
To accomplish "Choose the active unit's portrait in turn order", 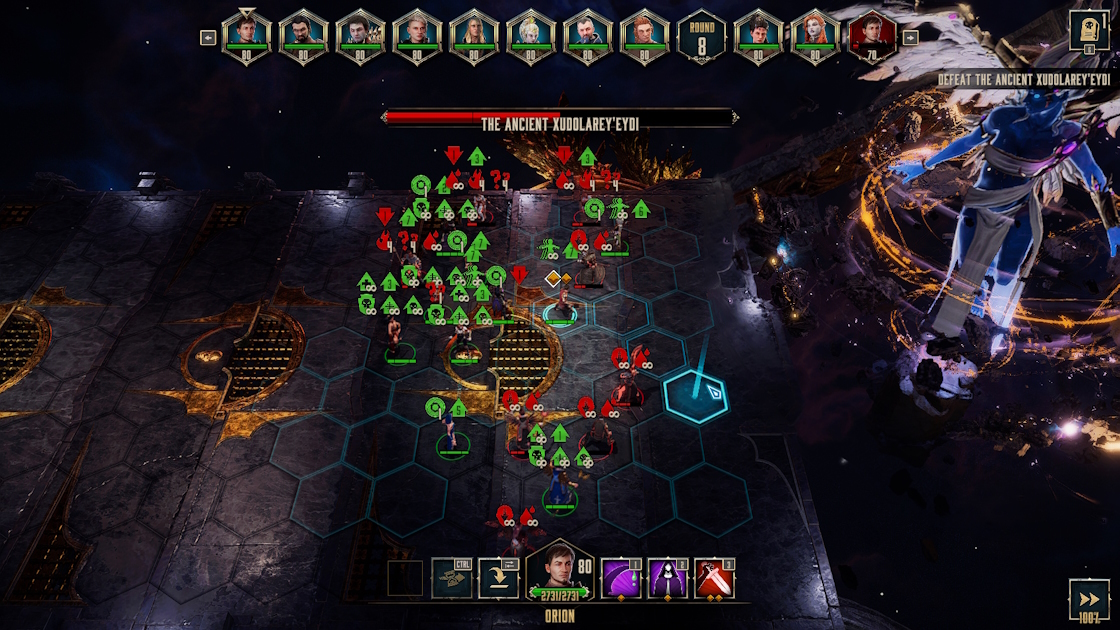I will tap(246, 36).
